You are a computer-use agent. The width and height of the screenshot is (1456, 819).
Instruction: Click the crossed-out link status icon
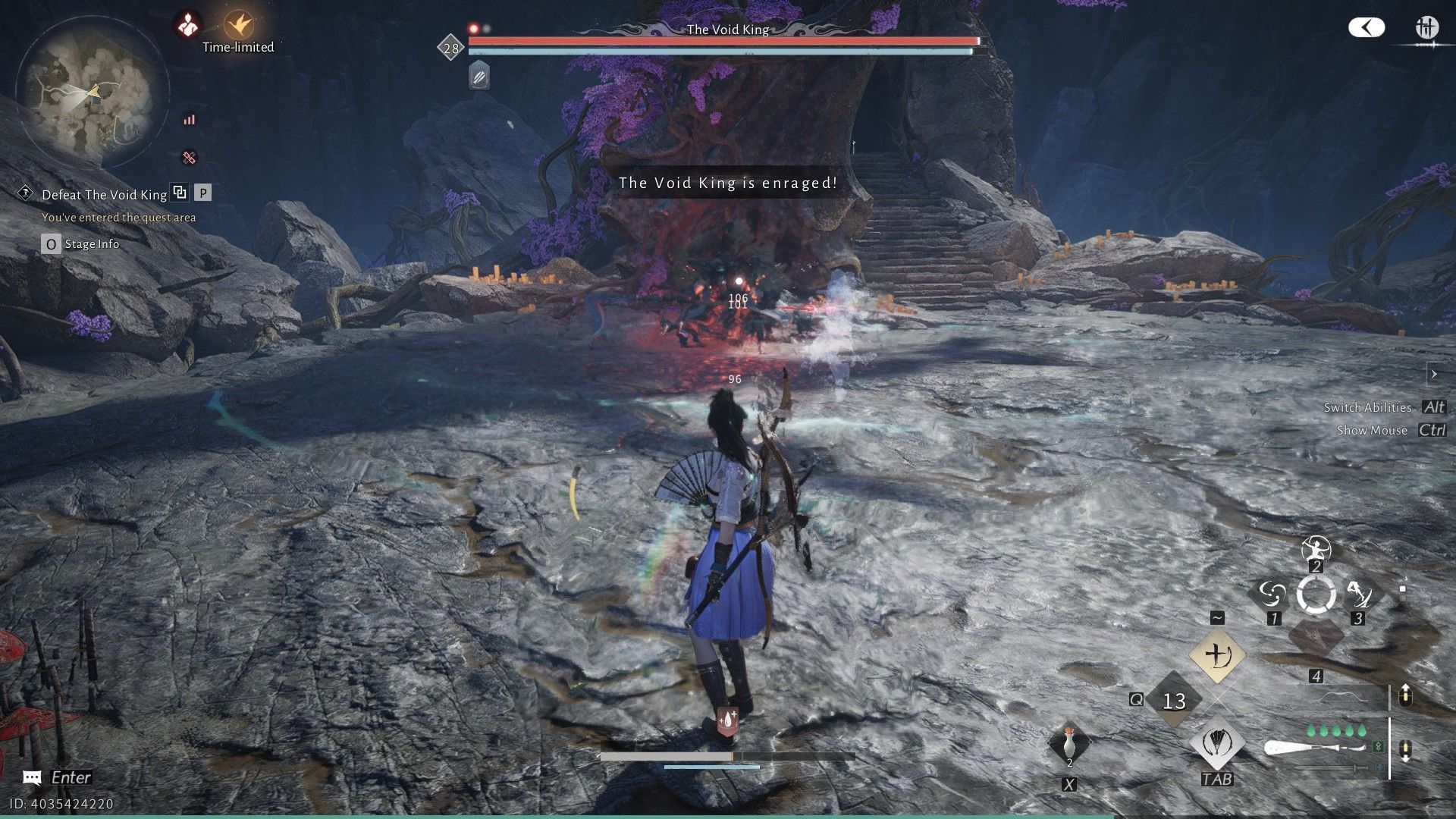coord(189,158)
